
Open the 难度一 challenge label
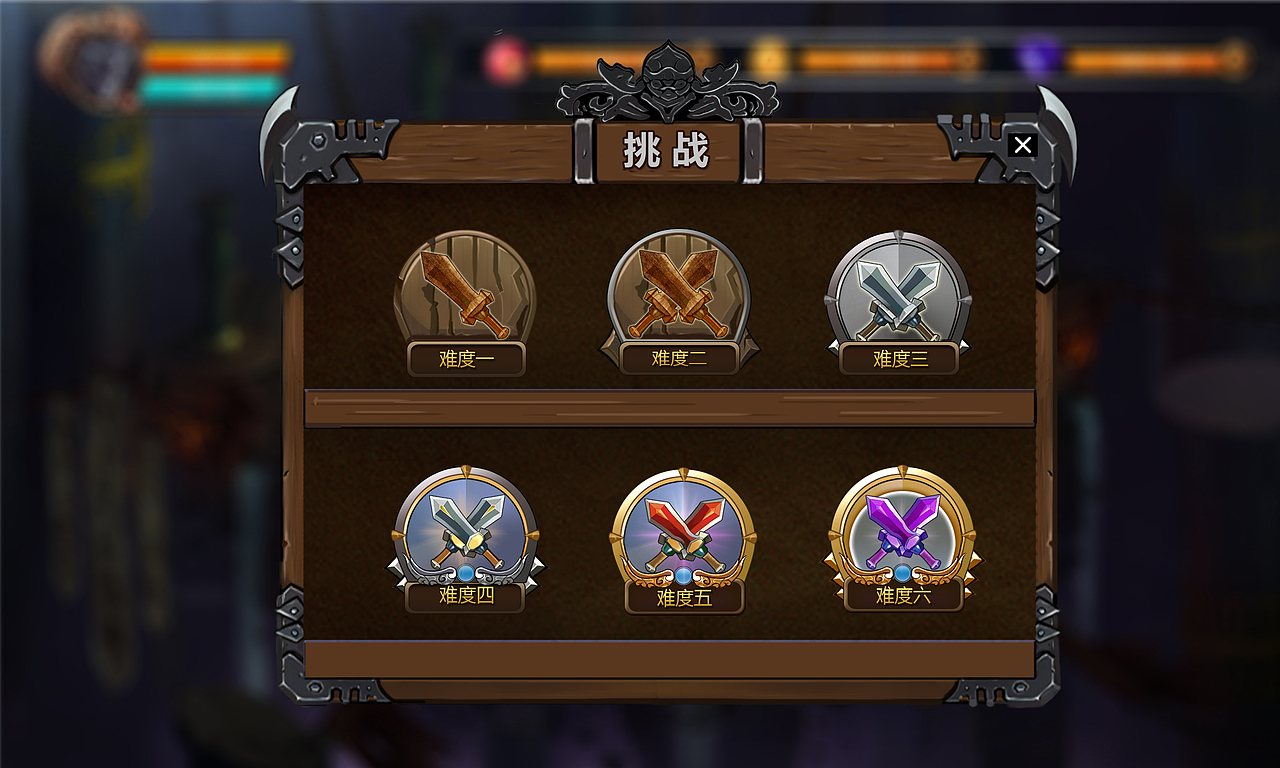[x=465, y=360]
